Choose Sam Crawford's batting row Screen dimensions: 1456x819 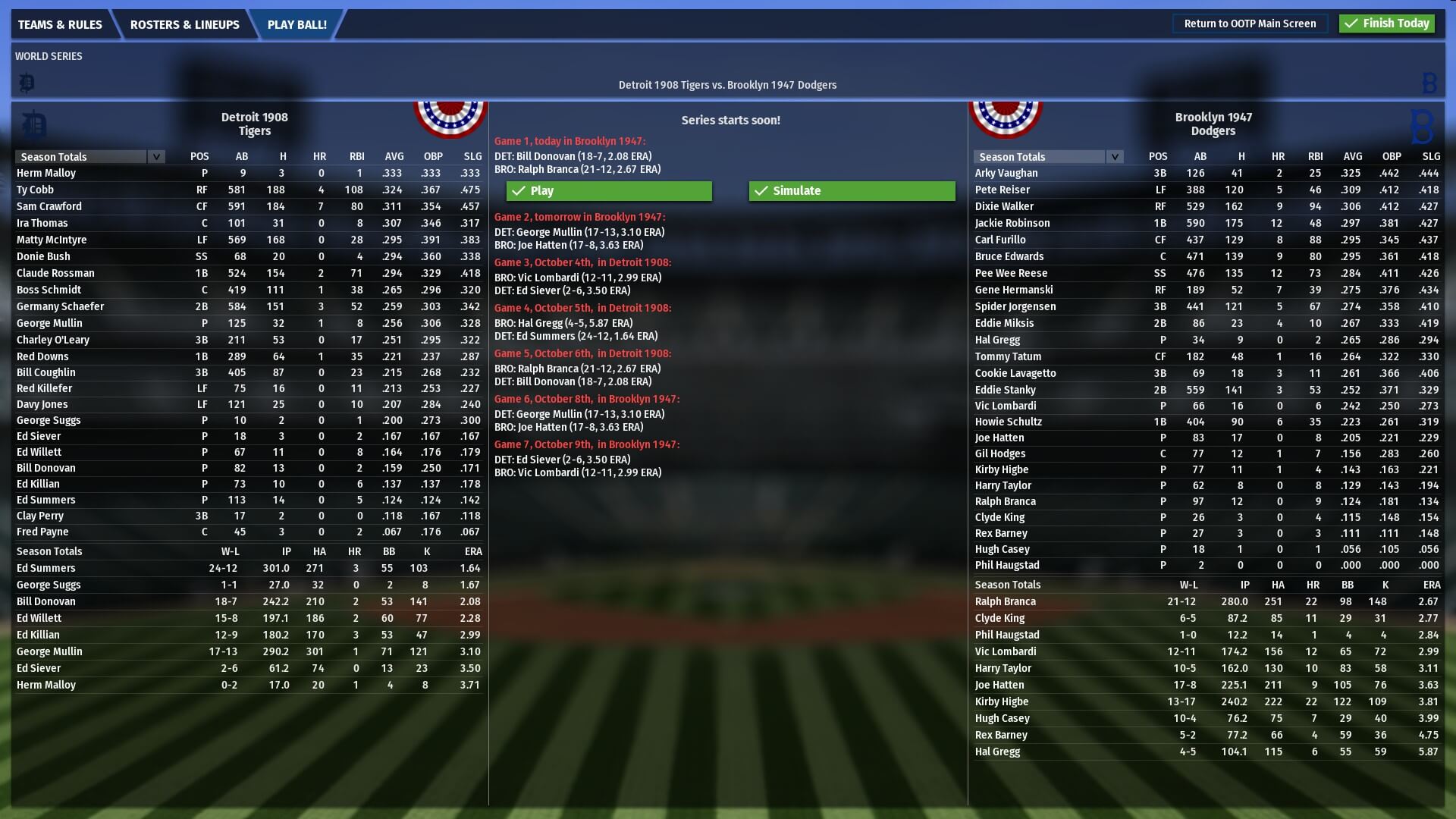pos(49,206)
